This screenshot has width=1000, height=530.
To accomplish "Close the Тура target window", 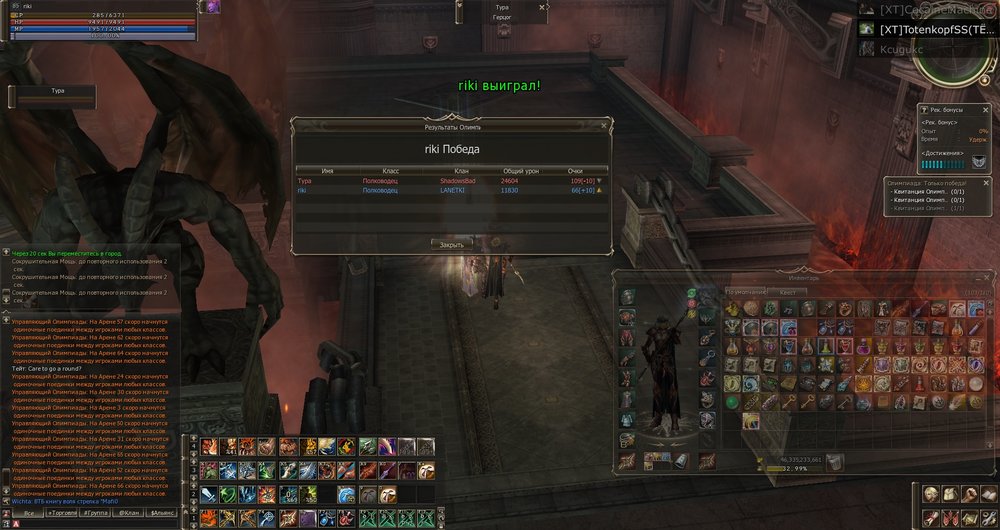I will [543, 6].
